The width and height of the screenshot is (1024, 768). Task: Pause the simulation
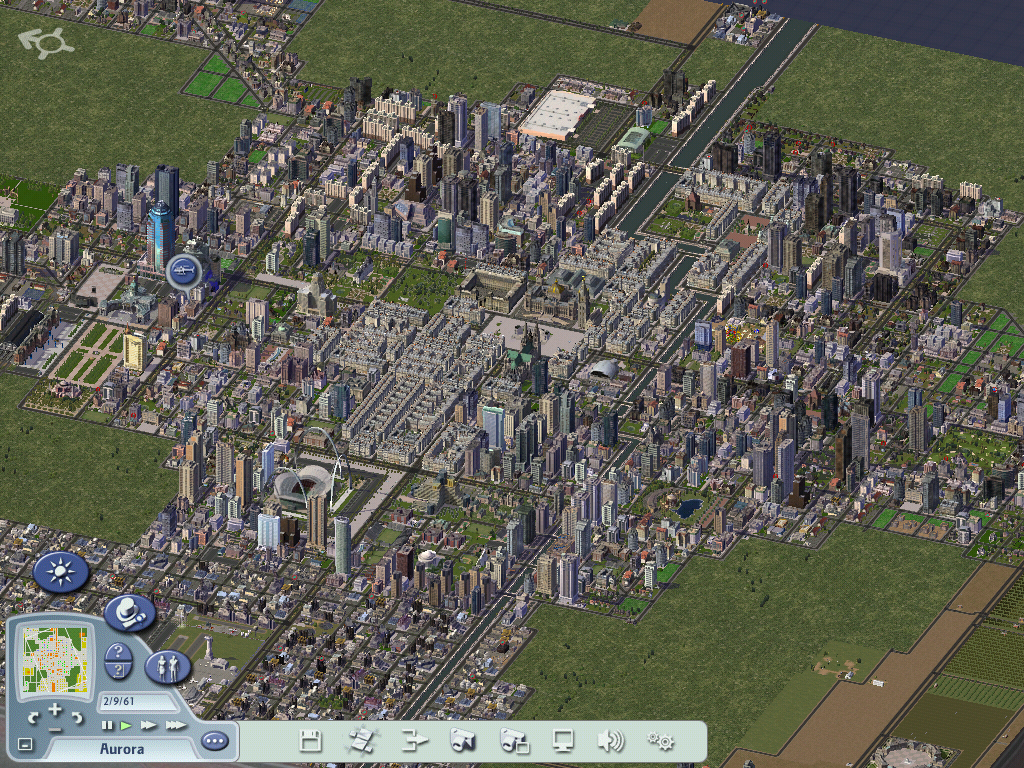pyautogui.click(x=107, y=725)
